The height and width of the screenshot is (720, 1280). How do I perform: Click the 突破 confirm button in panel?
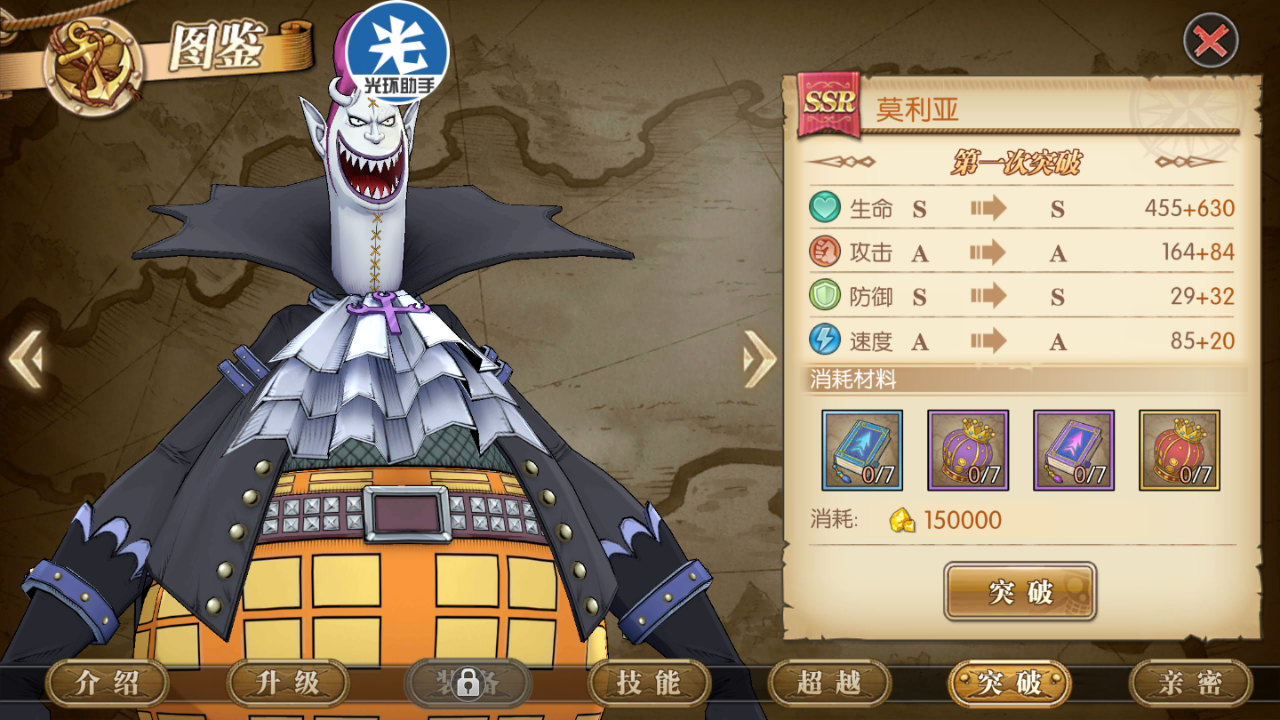pyautogui.click(x=1020, y=591)
